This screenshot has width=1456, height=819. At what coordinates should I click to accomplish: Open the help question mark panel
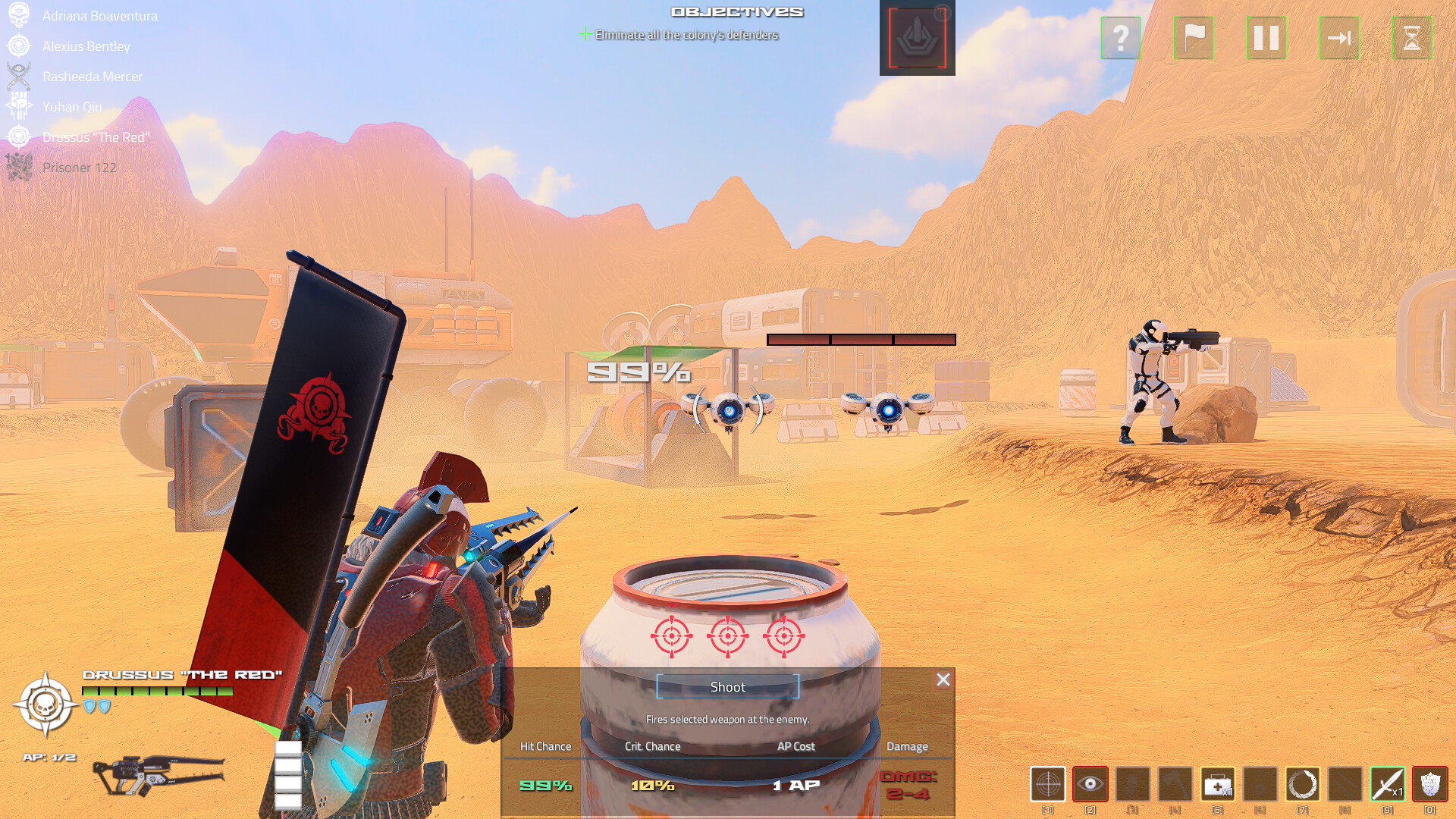pyautogui.click(x=1121, y=39)
